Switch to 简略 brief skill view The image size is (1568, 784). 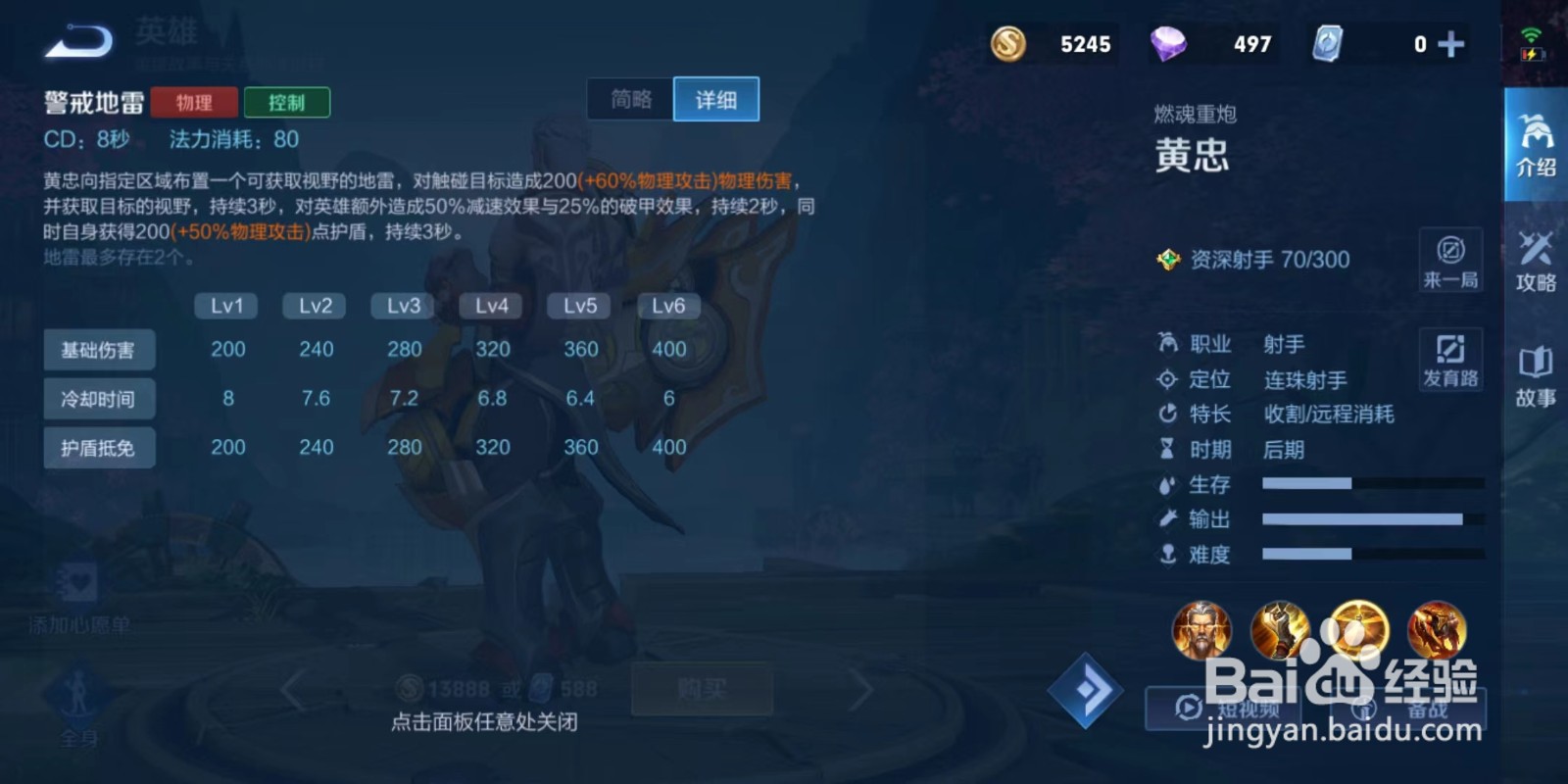629,98
